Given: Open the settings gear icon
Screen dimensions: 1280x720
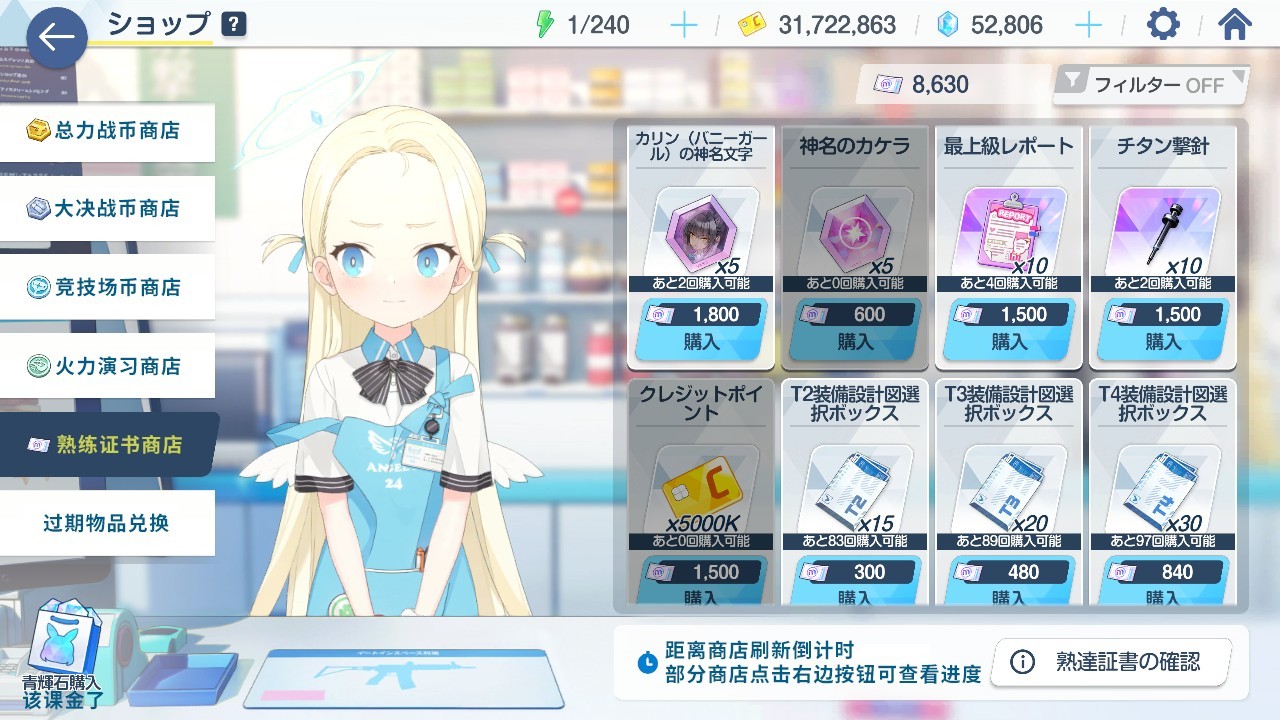Looking at the screenshot, I should click(x=1162, y=24).
